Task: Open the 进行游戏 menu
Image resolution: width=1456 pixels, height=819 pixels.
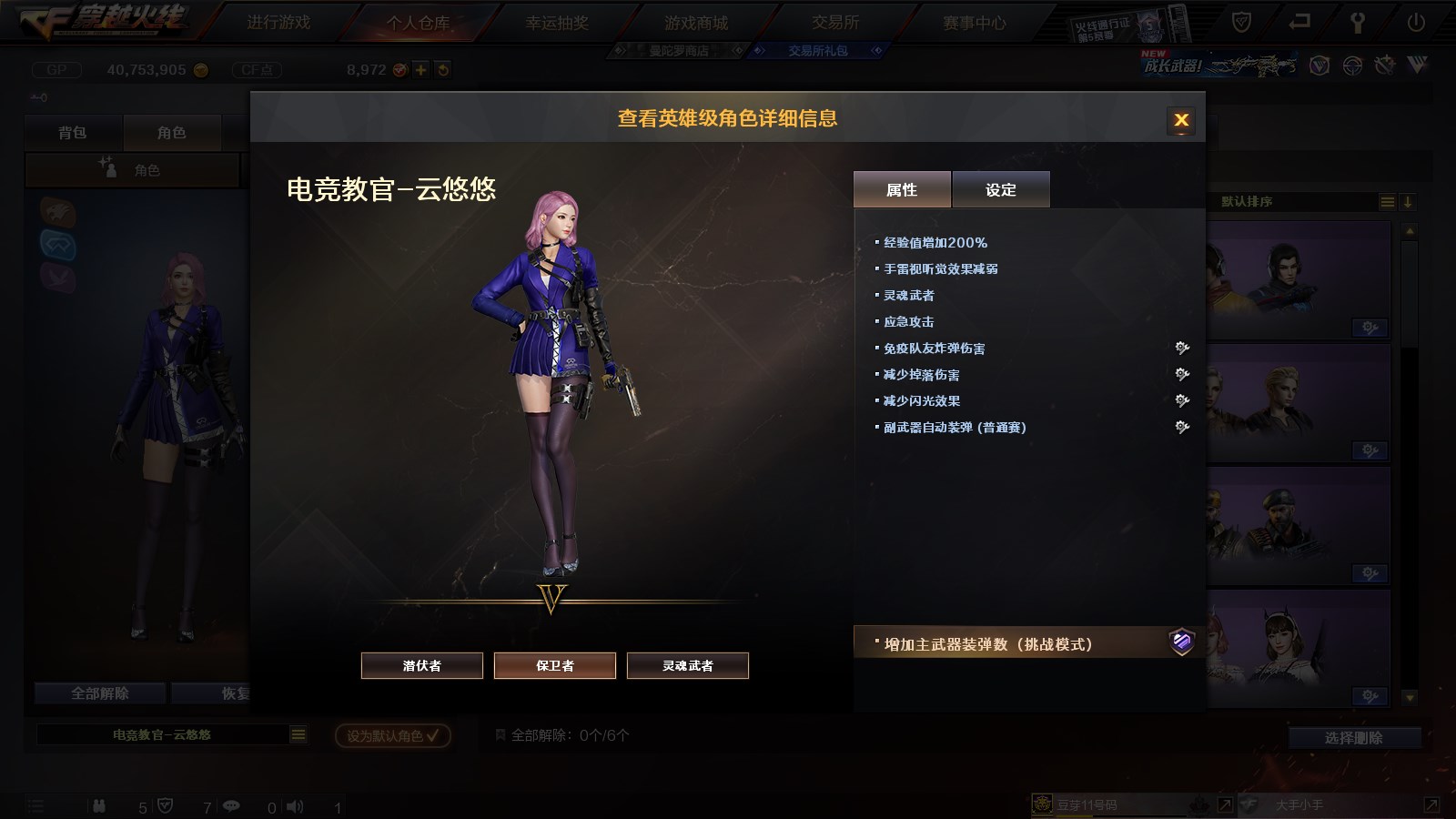Action: point(278,23)
